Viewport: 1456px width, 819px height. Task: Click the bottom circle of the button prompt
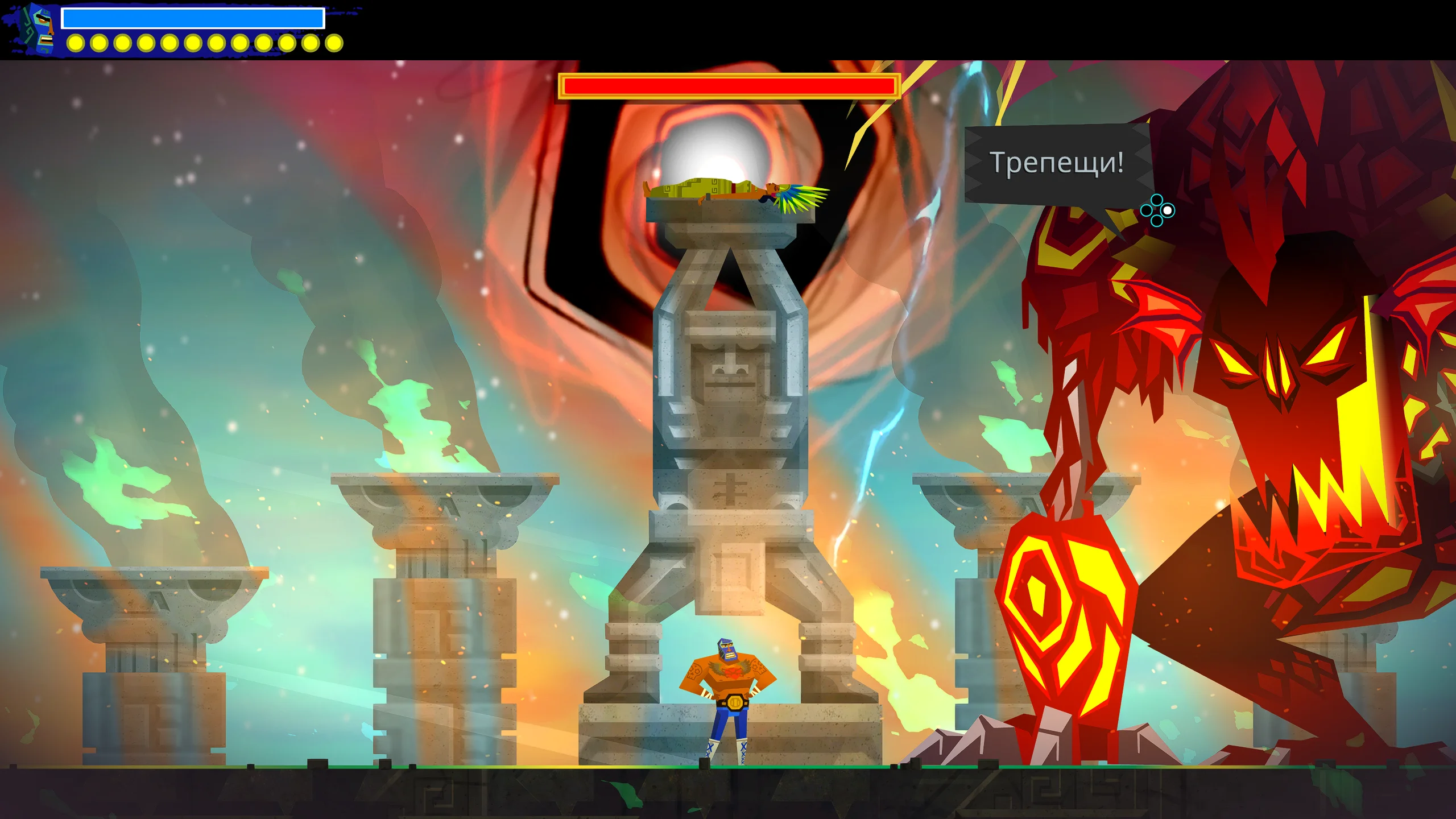(x=1157, y=221)
